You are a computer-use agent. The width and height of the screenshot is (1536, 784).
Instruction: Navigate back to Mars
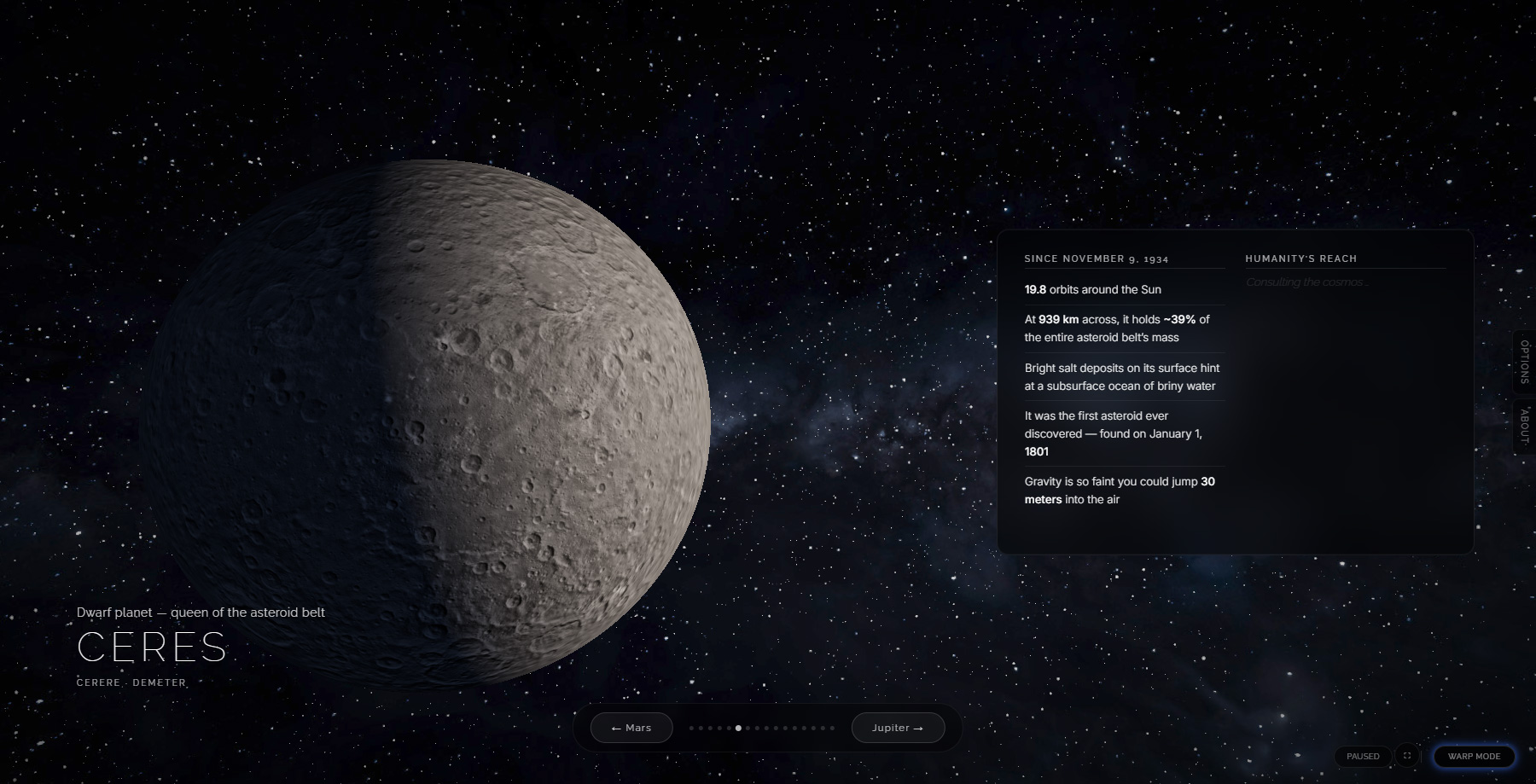631,728
